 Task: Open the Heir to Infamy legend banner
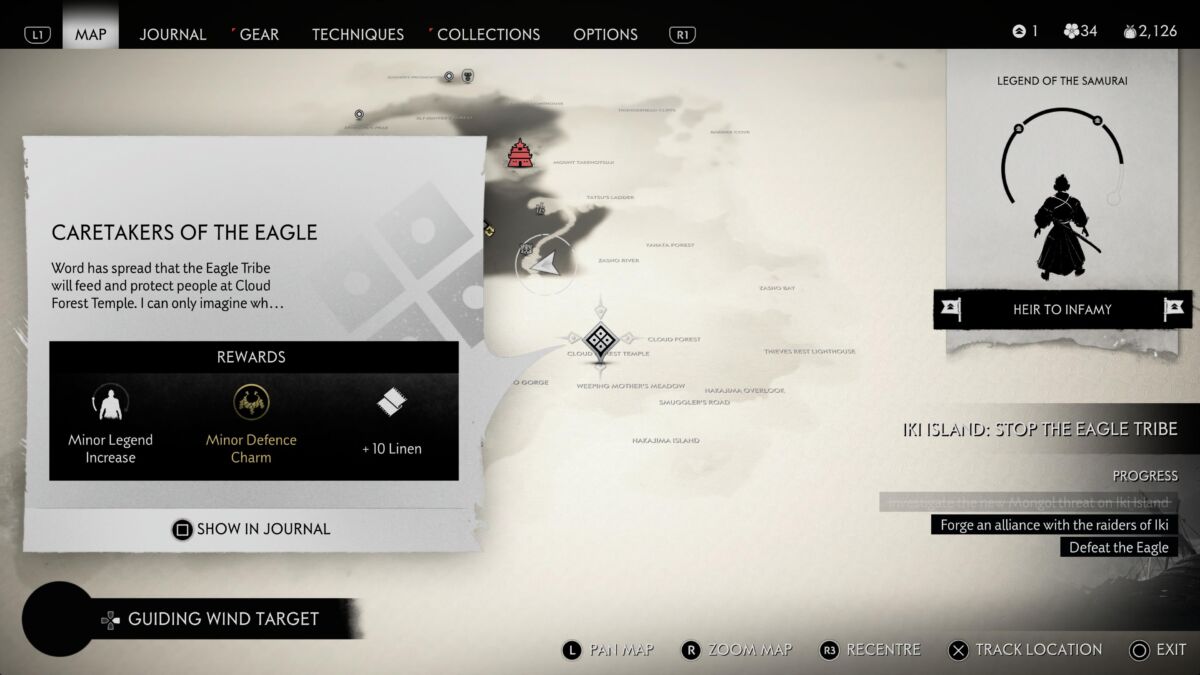tap(1062, 309)
